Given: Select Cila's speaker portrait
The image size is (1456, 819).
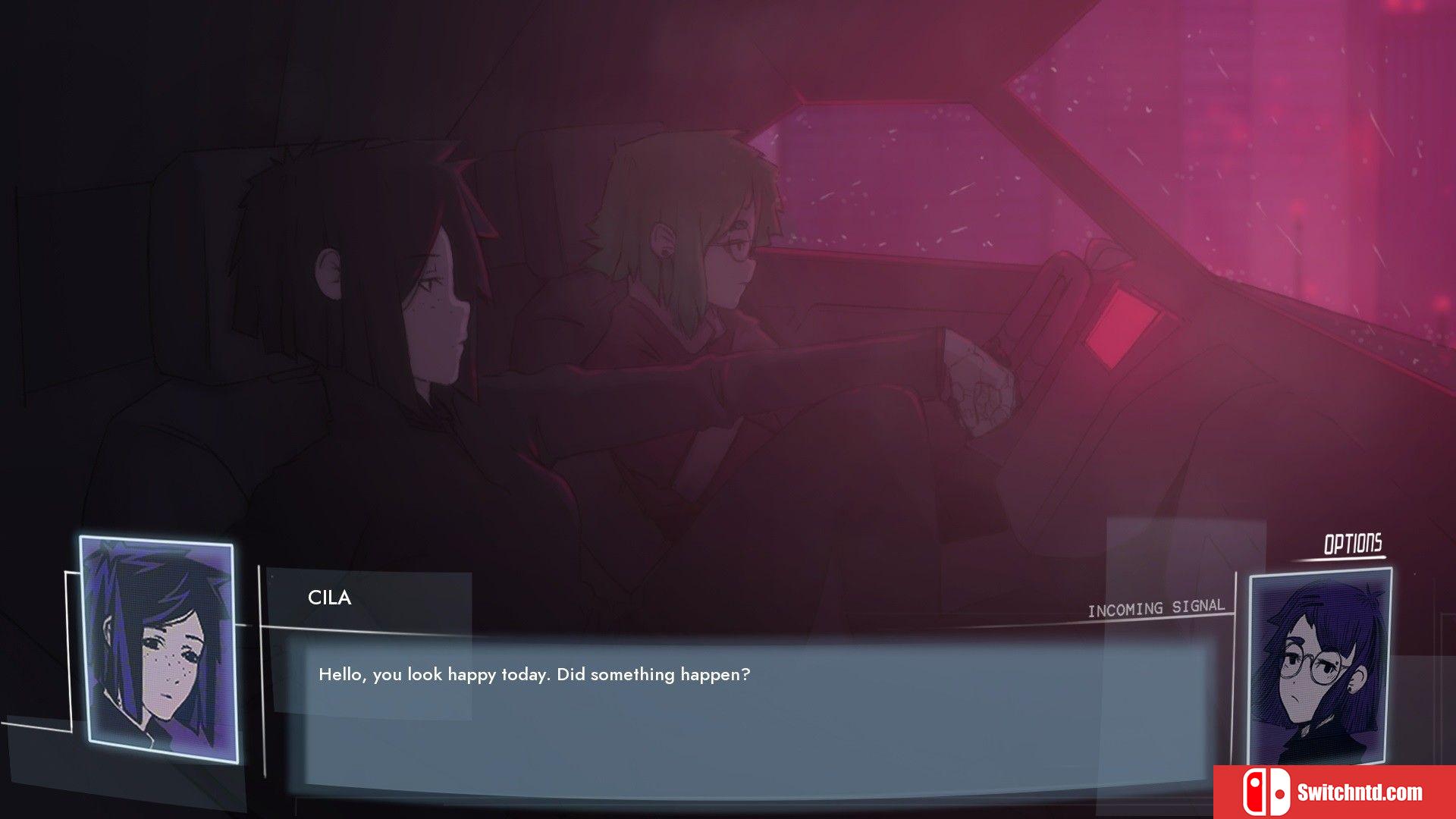Looking at the screenshot, I should (158, 650).
